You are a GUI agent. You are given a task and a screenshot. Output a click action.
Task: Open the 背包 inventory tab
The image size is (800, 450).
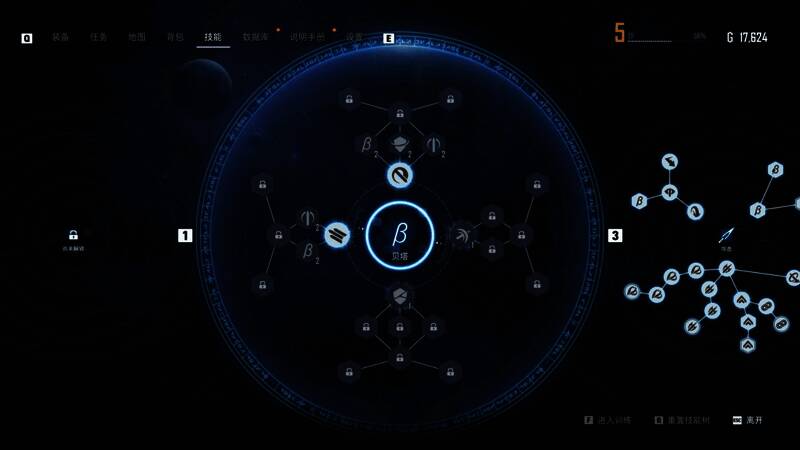click(x=175, y=37)
